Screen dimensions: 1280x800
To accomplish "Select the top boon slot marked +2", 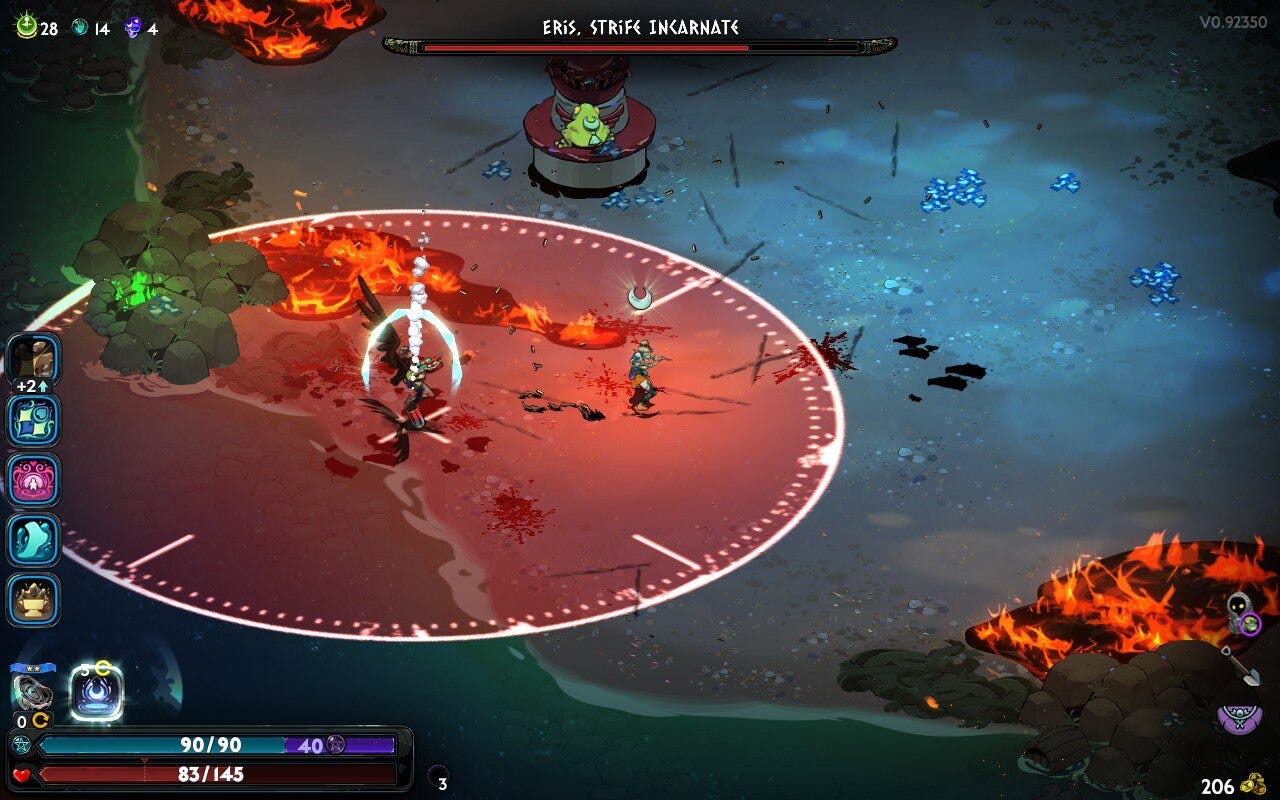I will [x=34, y=358].
